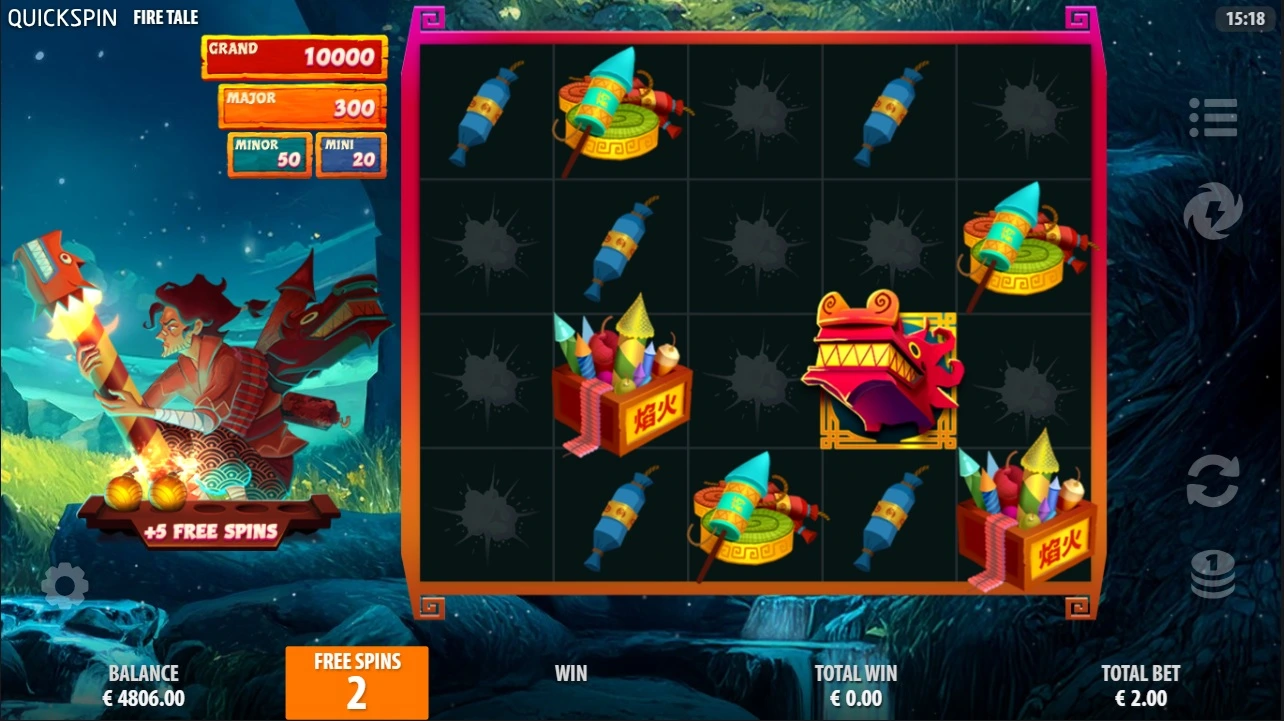Viewport: 1284px width, 721px height.
Task: Open the hamburger game menu
Action: coord(1213,117)
